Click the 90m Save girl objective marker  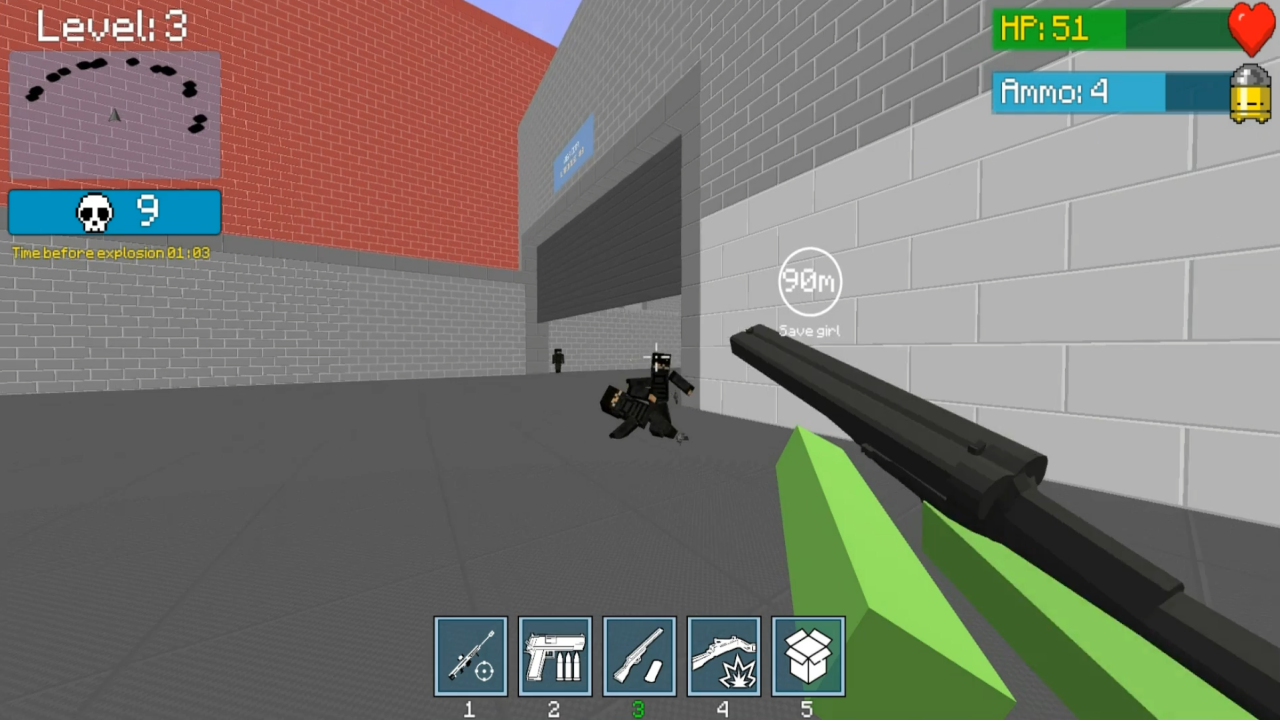coord(809,280)
